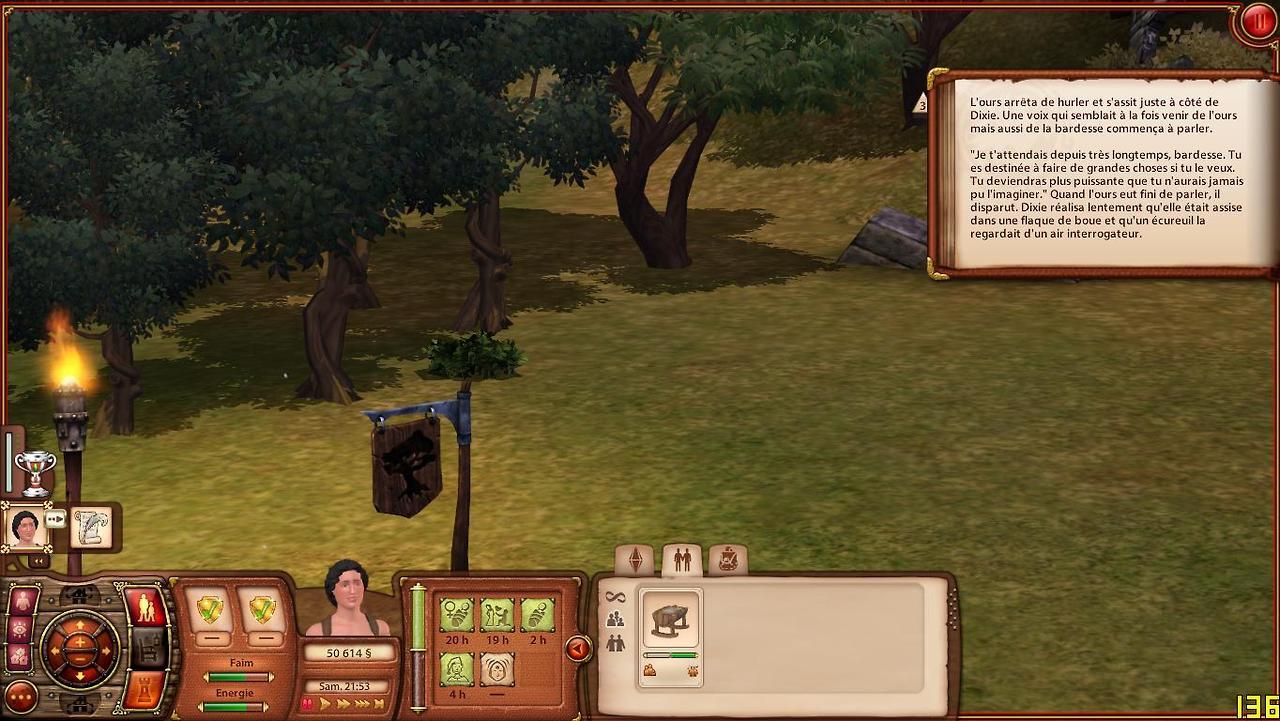This screenshot has height=721, width=1280.
Task: Open the quest trophy goblet icon
Action: (35, 471)
